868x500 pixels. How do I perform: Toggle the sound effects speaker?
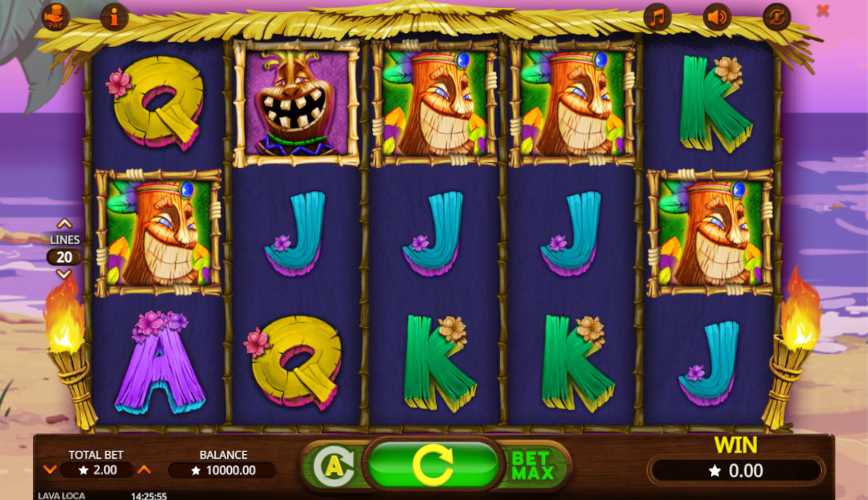click(x=717, y=16)
